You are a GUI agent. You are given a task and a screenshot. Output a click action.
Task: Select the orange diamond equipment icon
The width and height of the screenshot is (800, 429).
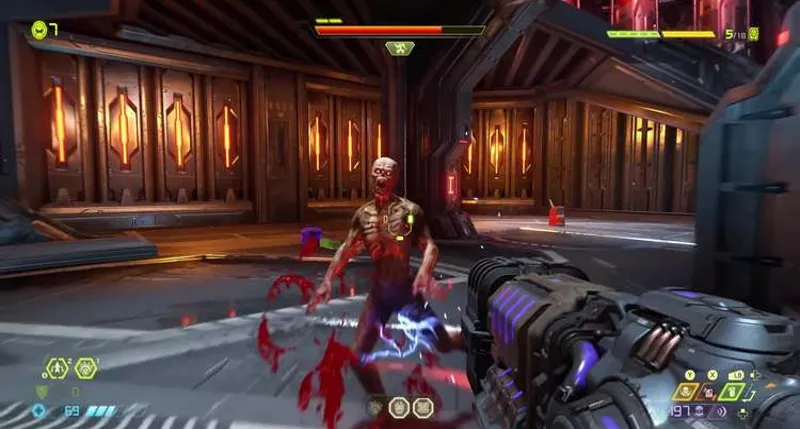(x=710, y=392)
